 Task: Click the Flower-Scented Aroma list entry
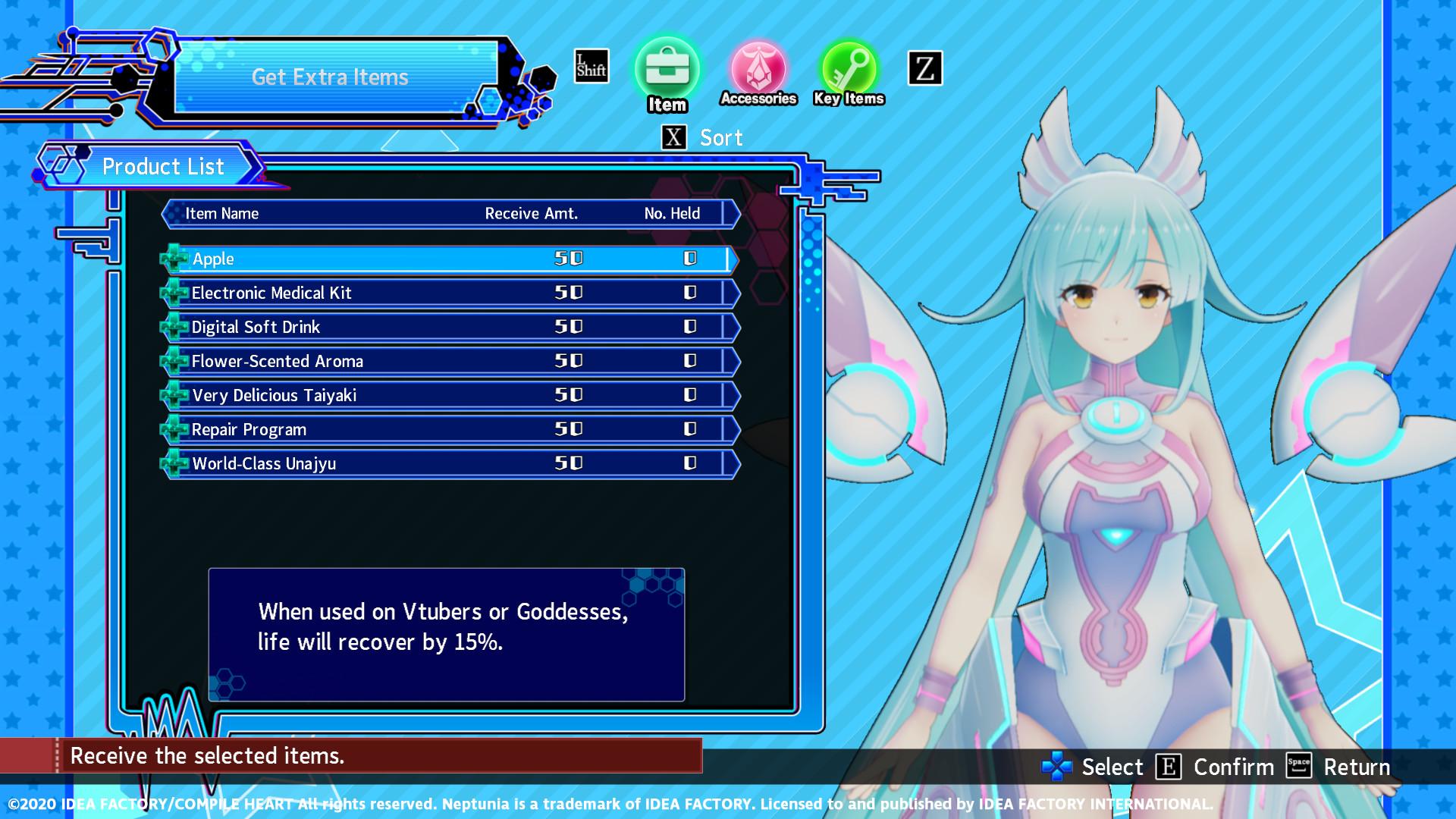278,361
